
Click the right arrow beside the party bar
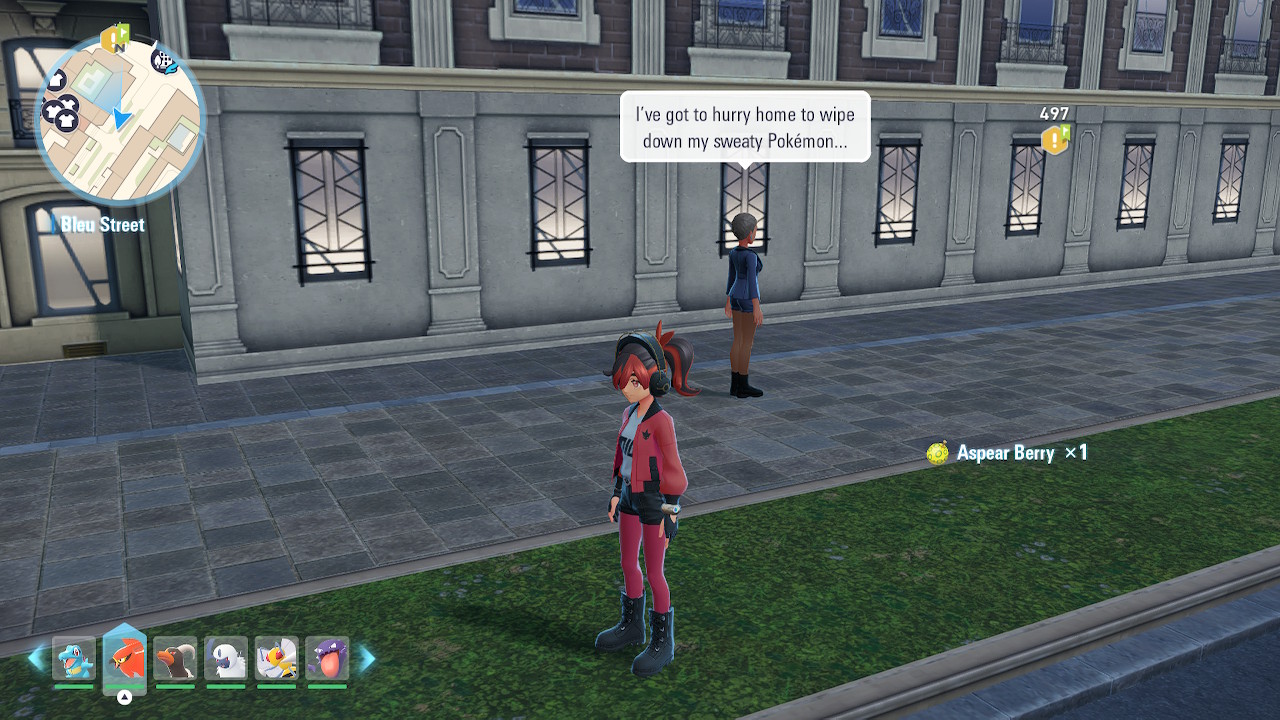tap(367, 658)
